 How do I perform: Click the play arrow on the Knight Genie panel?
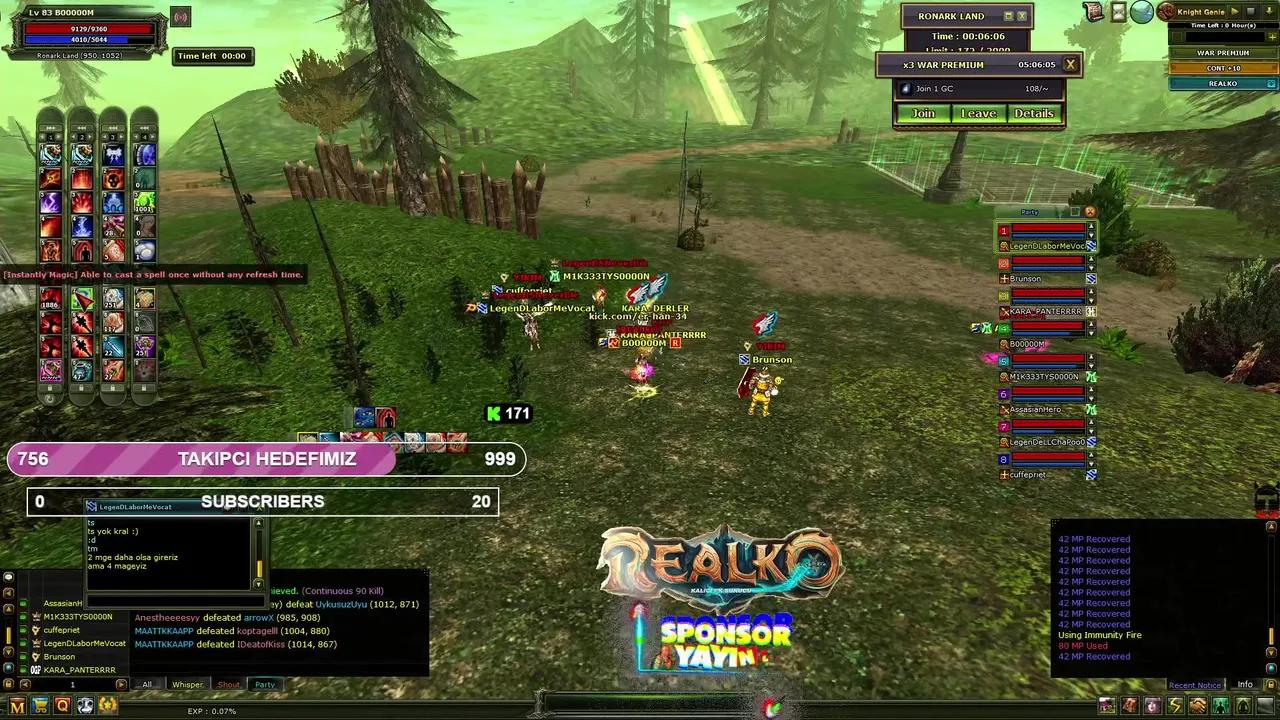1235,12
